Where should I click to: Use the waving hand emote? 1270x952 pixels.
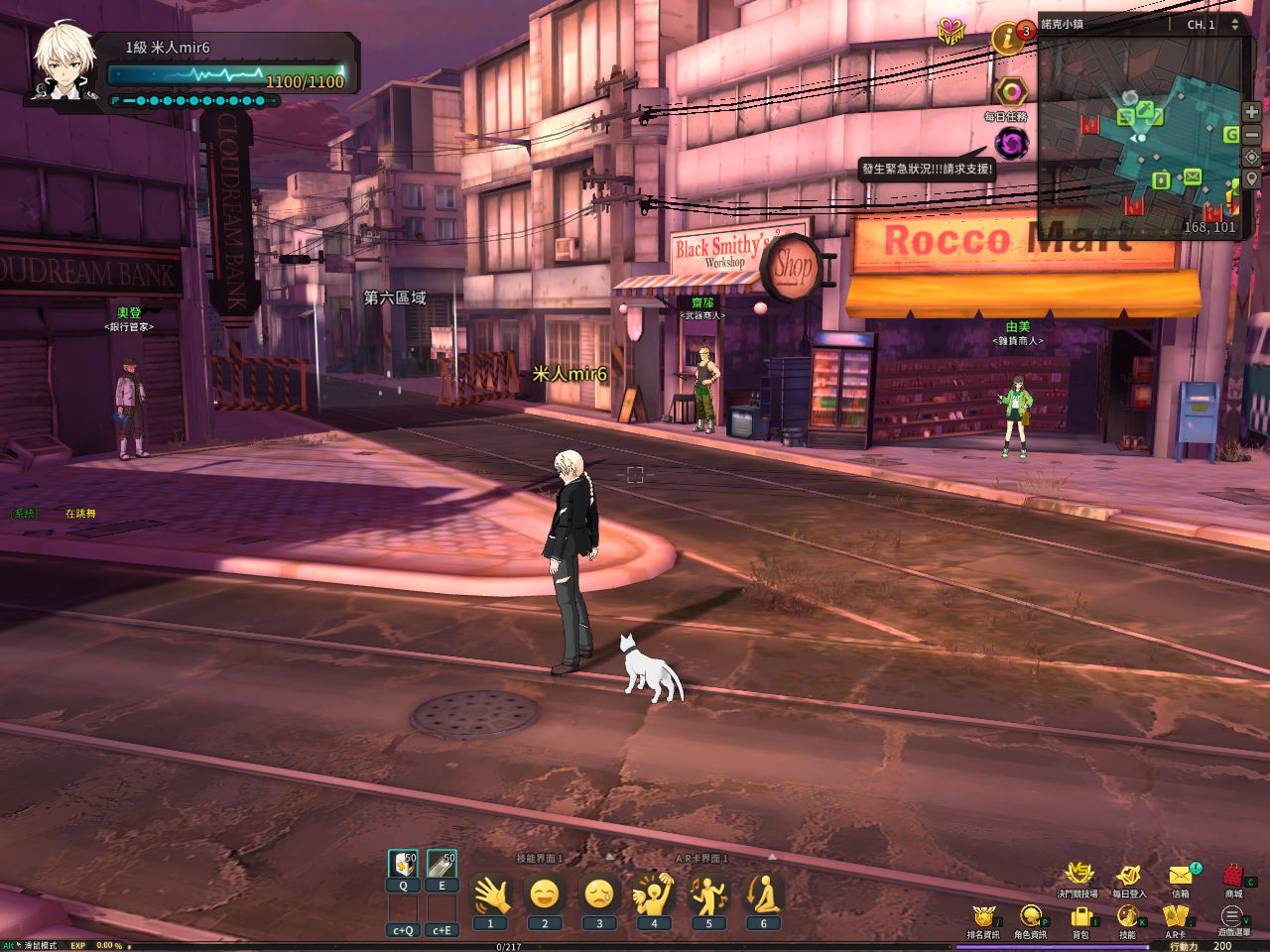coord(490,895)
